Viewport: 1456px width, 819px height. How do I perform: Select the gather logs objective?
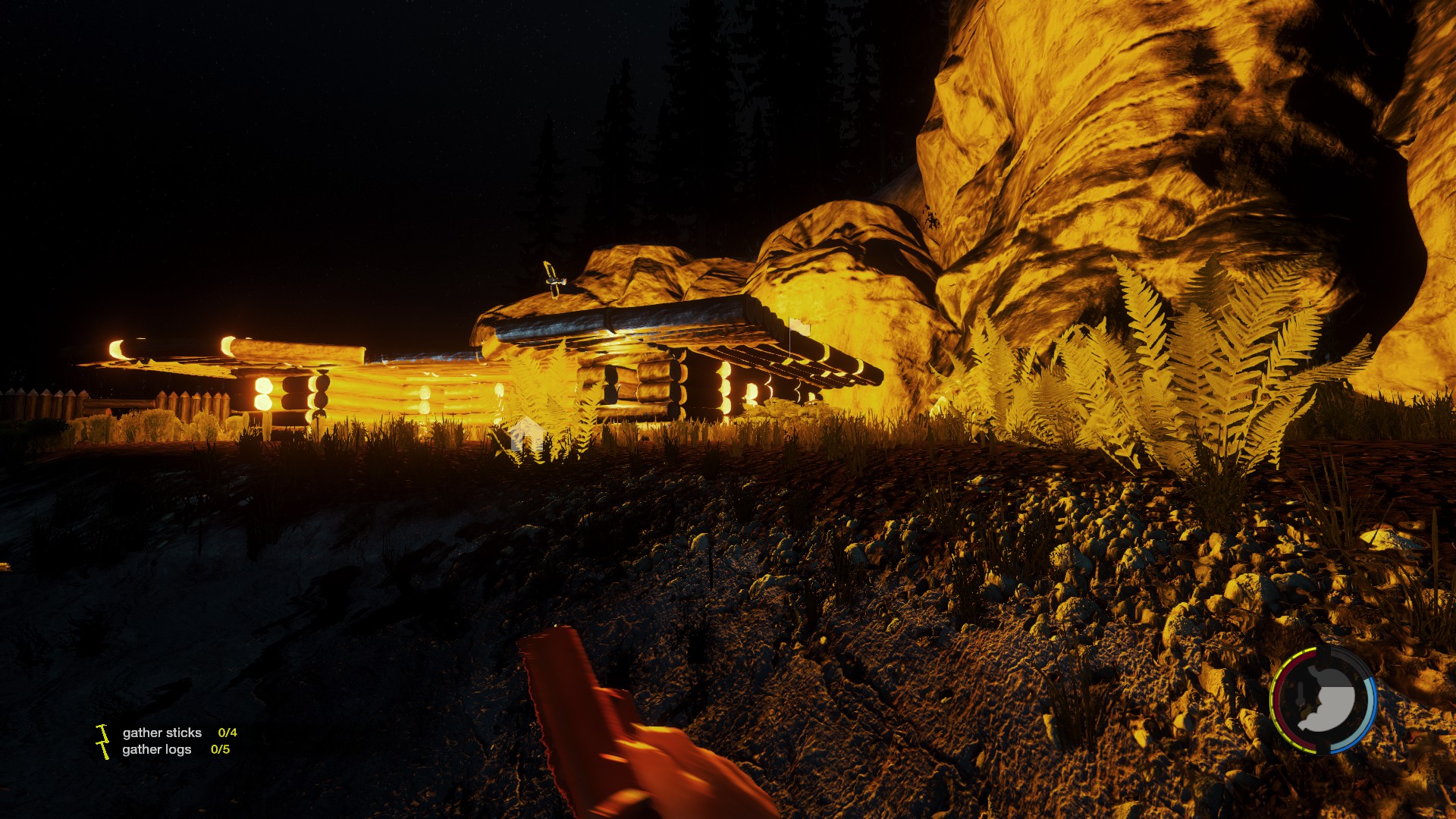click(157, 749)
